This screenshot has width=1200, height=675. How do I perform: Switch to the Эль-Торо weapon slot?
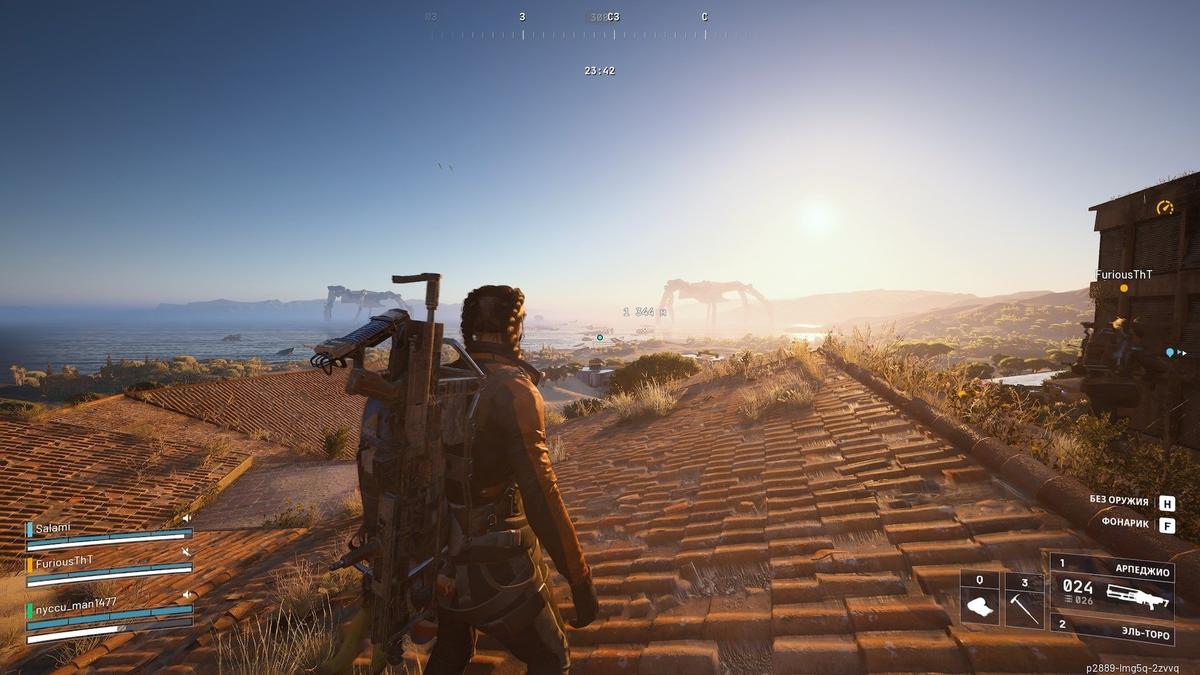(x=1112, y=632)
